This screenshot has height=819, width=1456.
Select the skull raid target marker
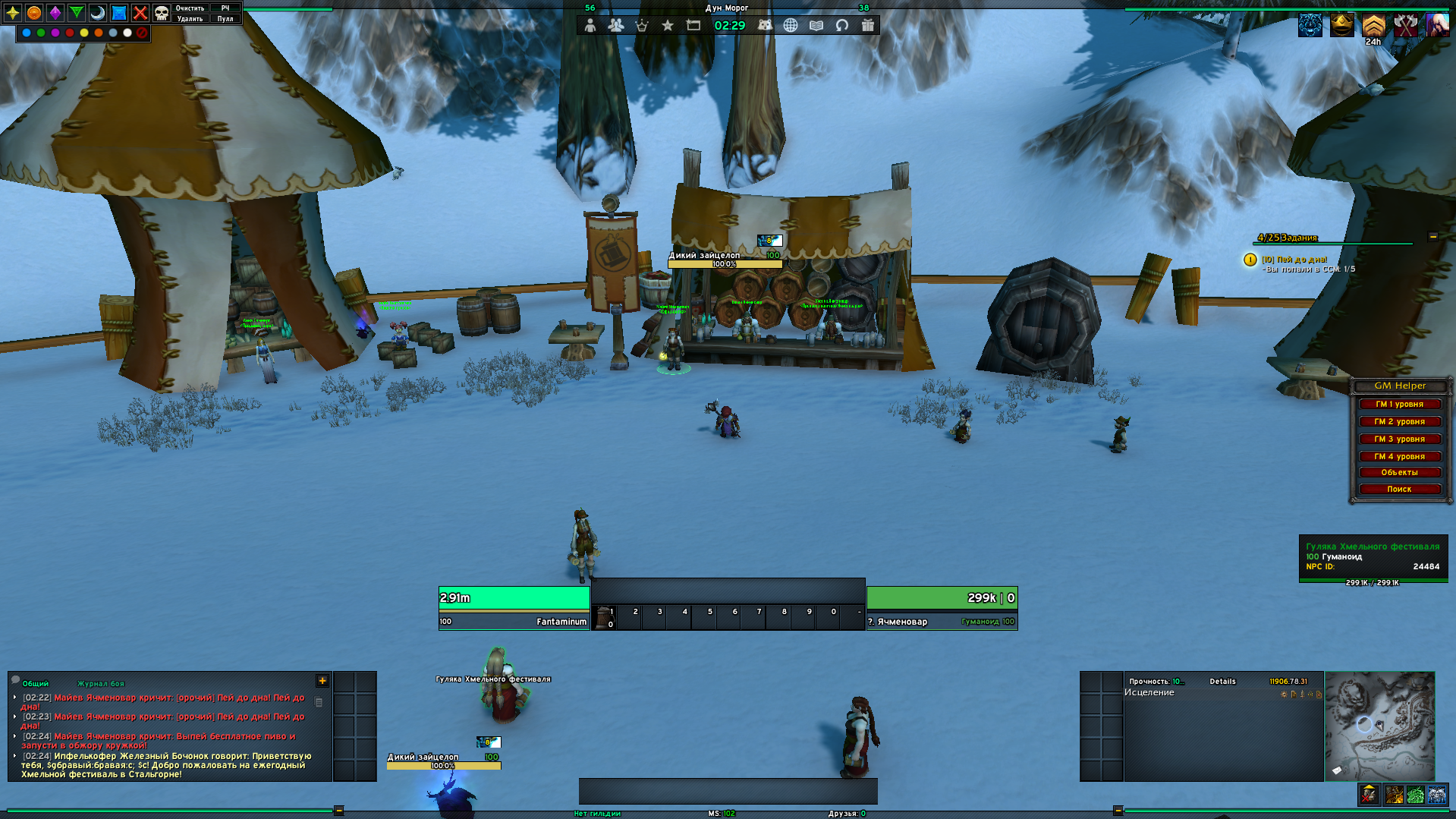pyautogui.click(x=162, y=13)
